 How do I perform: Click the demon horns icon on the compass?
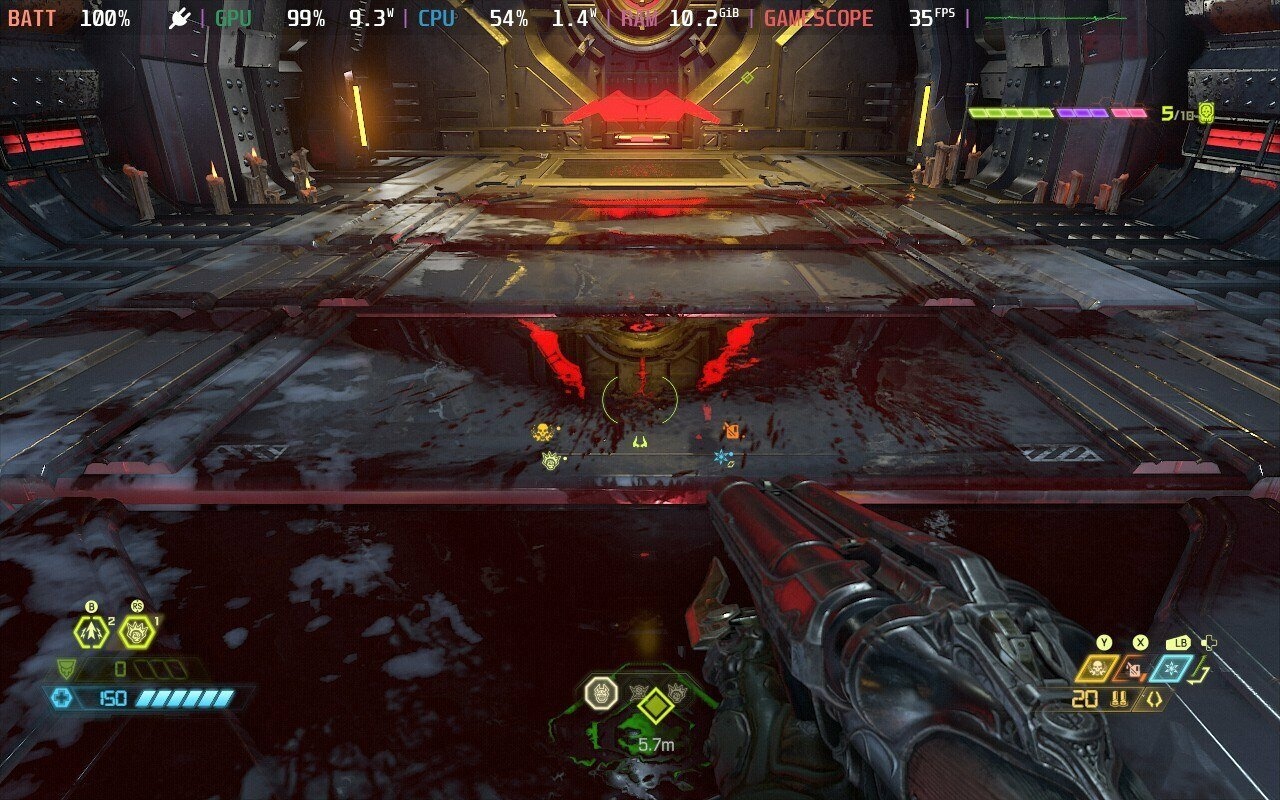click(639, 442)
